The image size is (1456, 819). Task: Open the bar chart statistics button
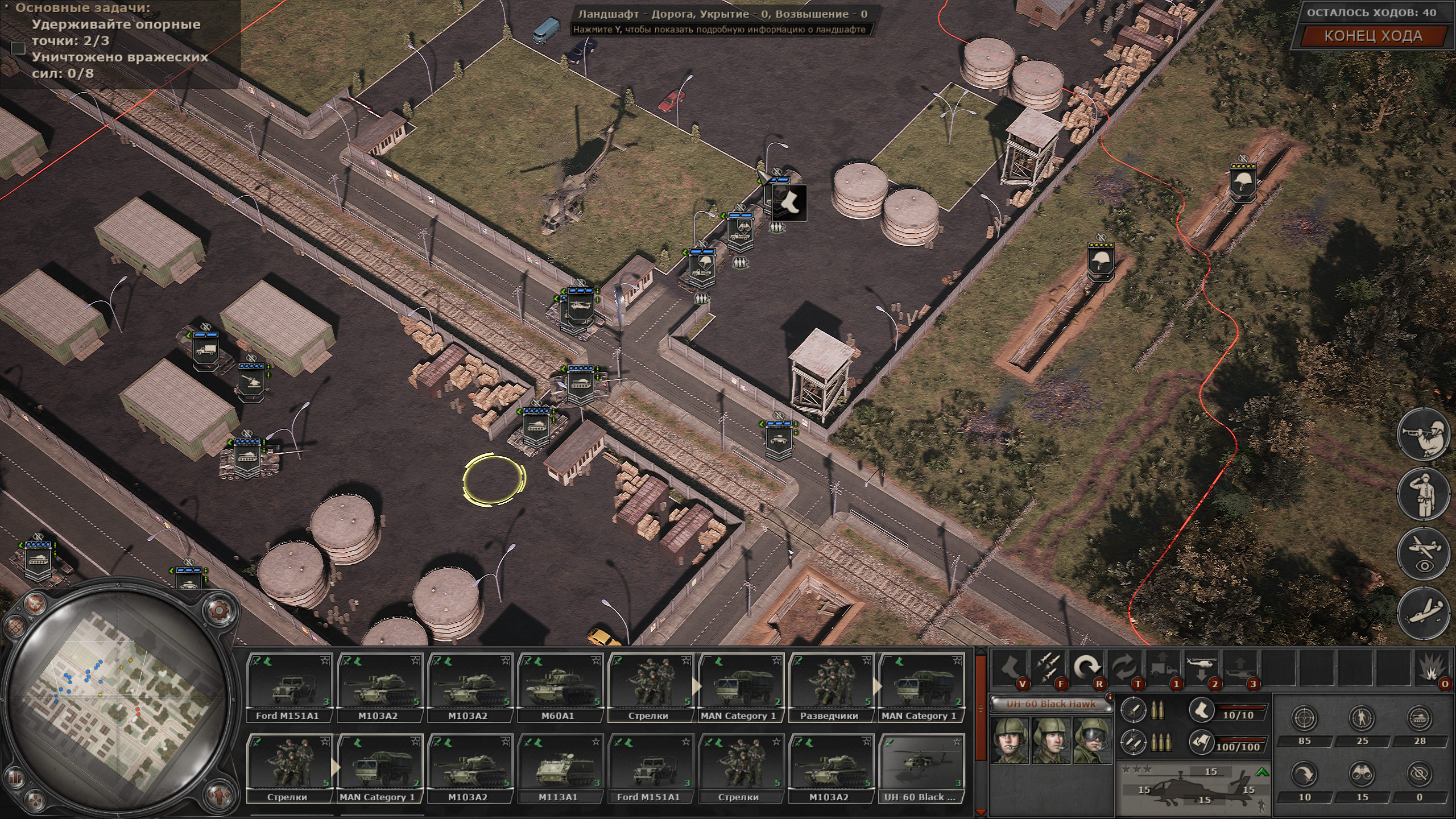(x=15, y=777)
